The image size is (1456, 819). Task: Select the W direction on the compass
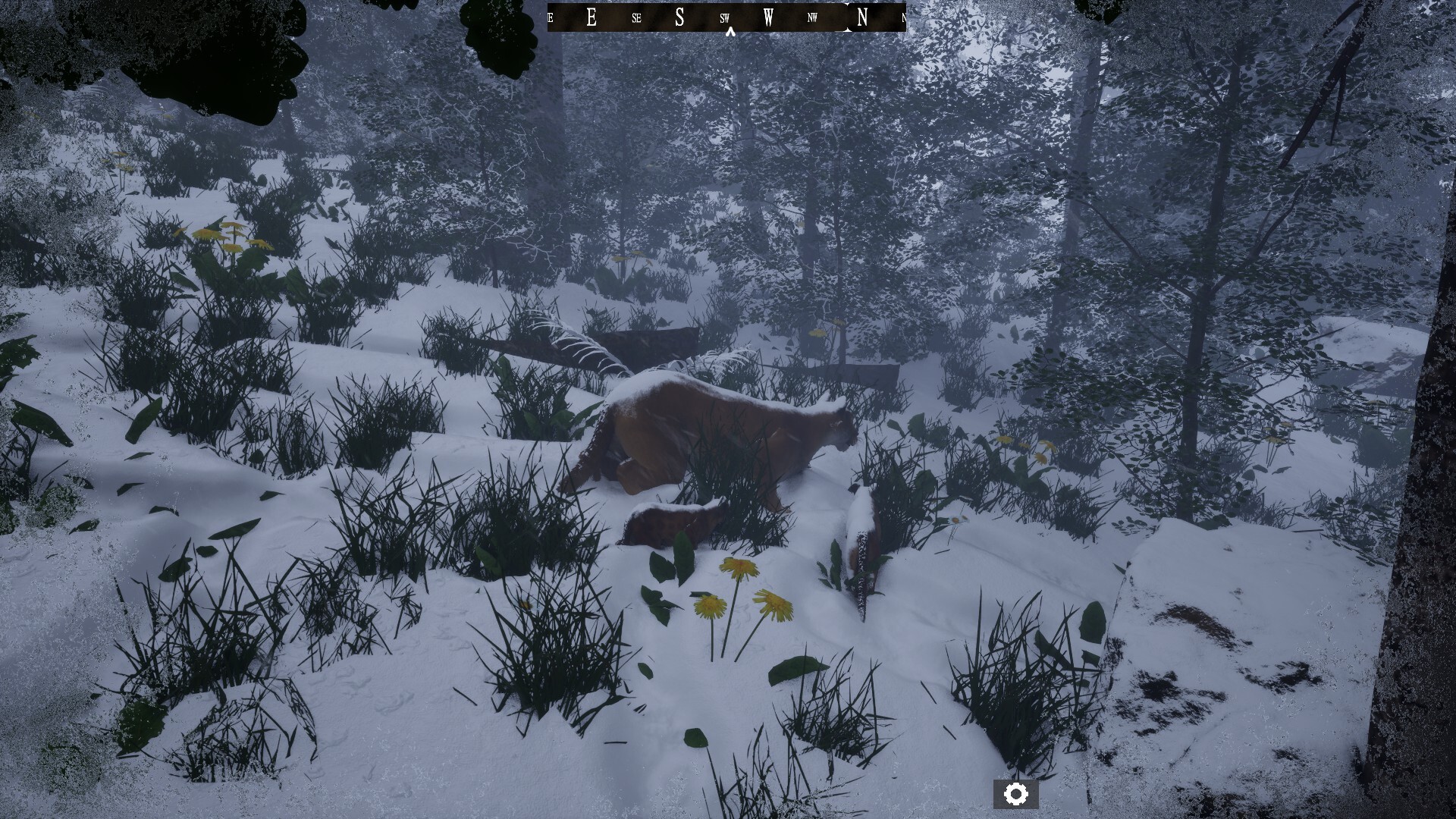pos(767,16)
